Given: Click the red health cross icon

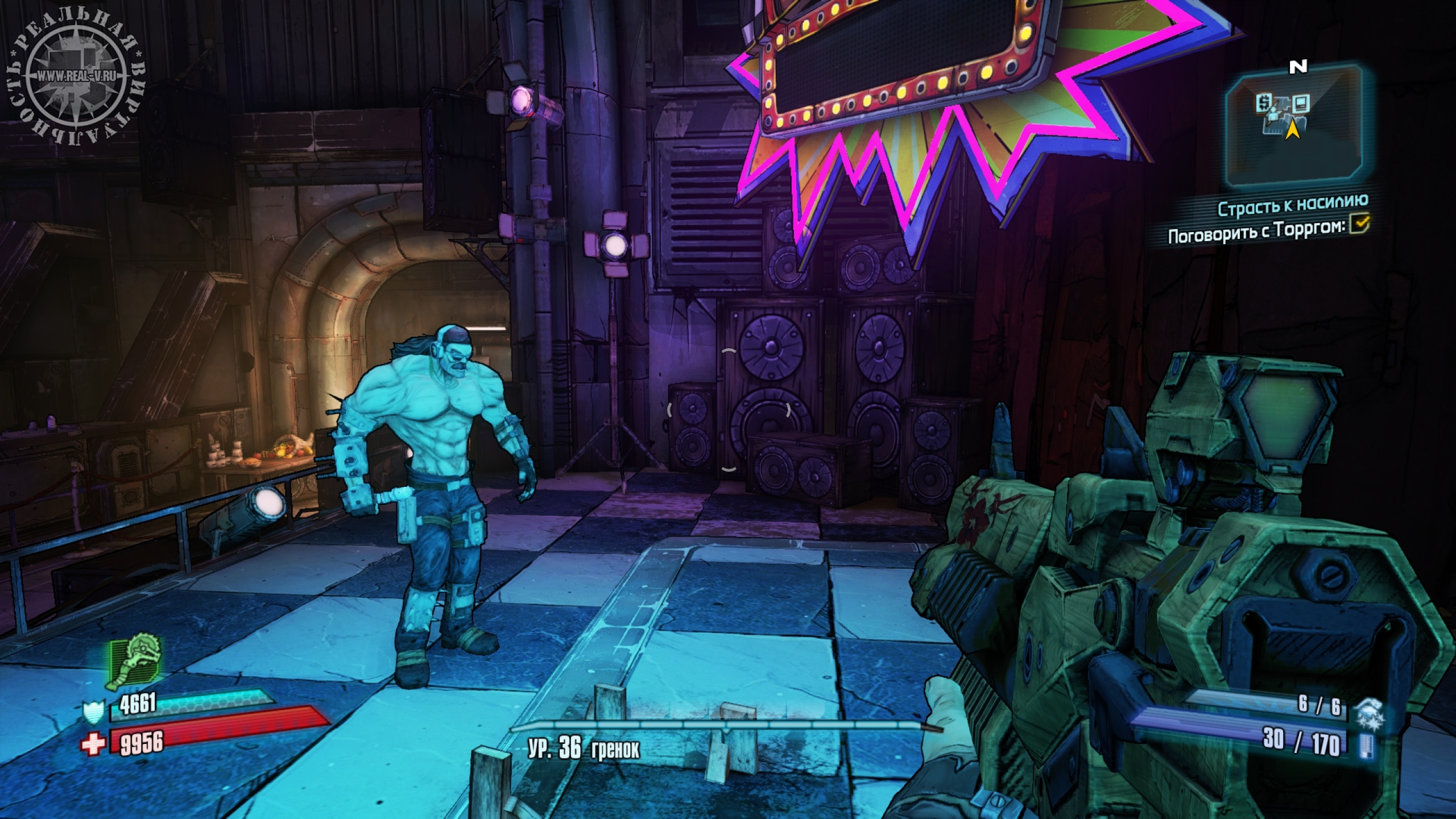Looking at the screenshot, I should point(93,743).
